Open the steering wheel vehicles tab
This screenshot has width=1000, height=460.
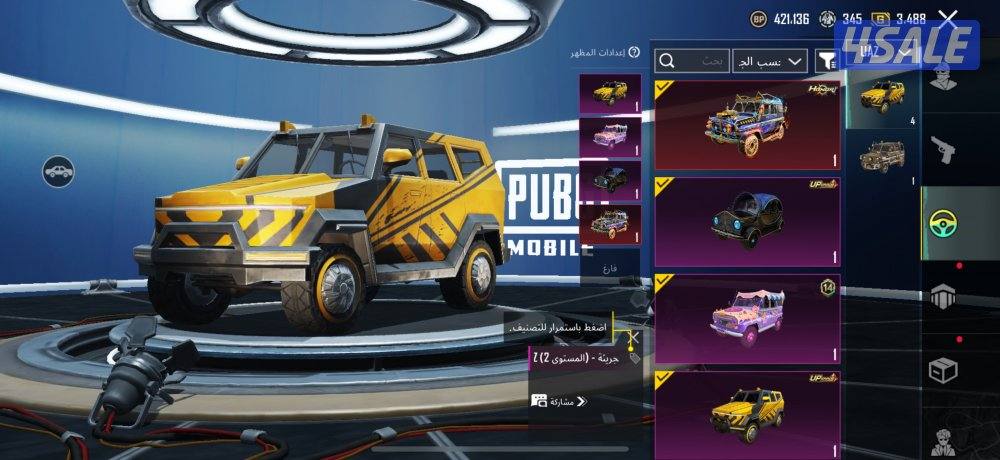(945, 223)
